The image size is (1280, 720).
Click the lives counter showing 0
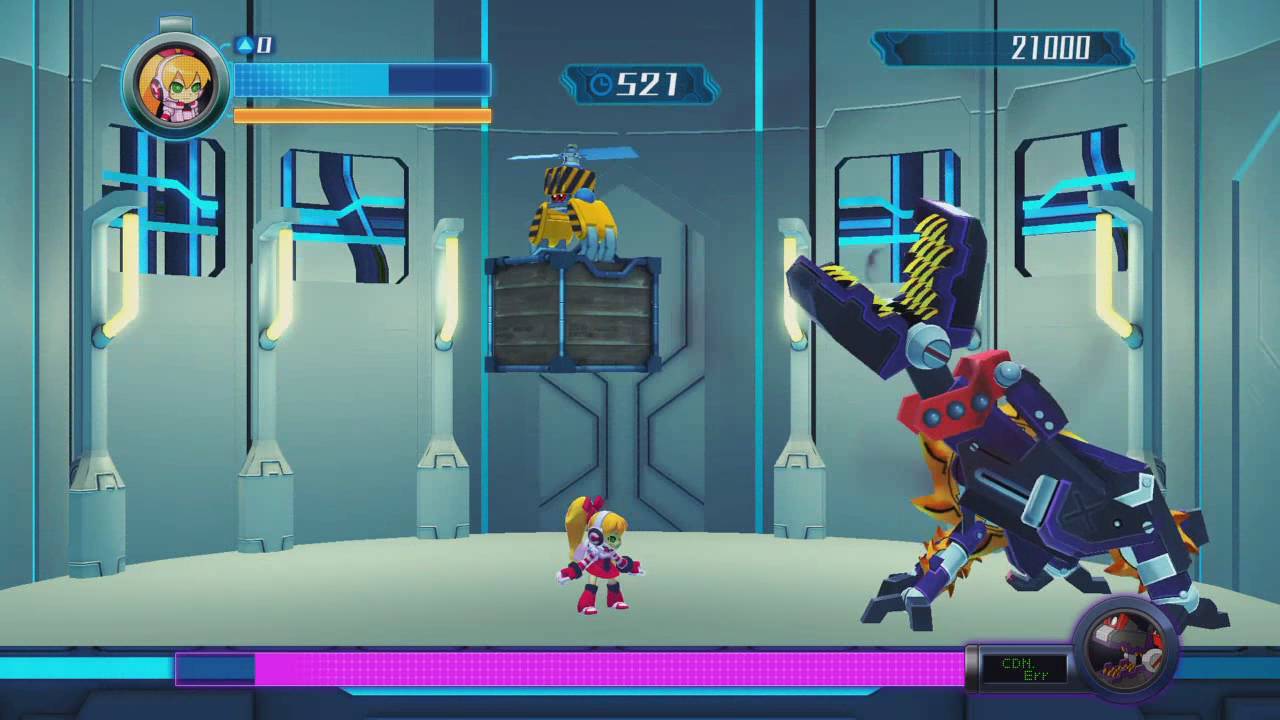point(262,45)
